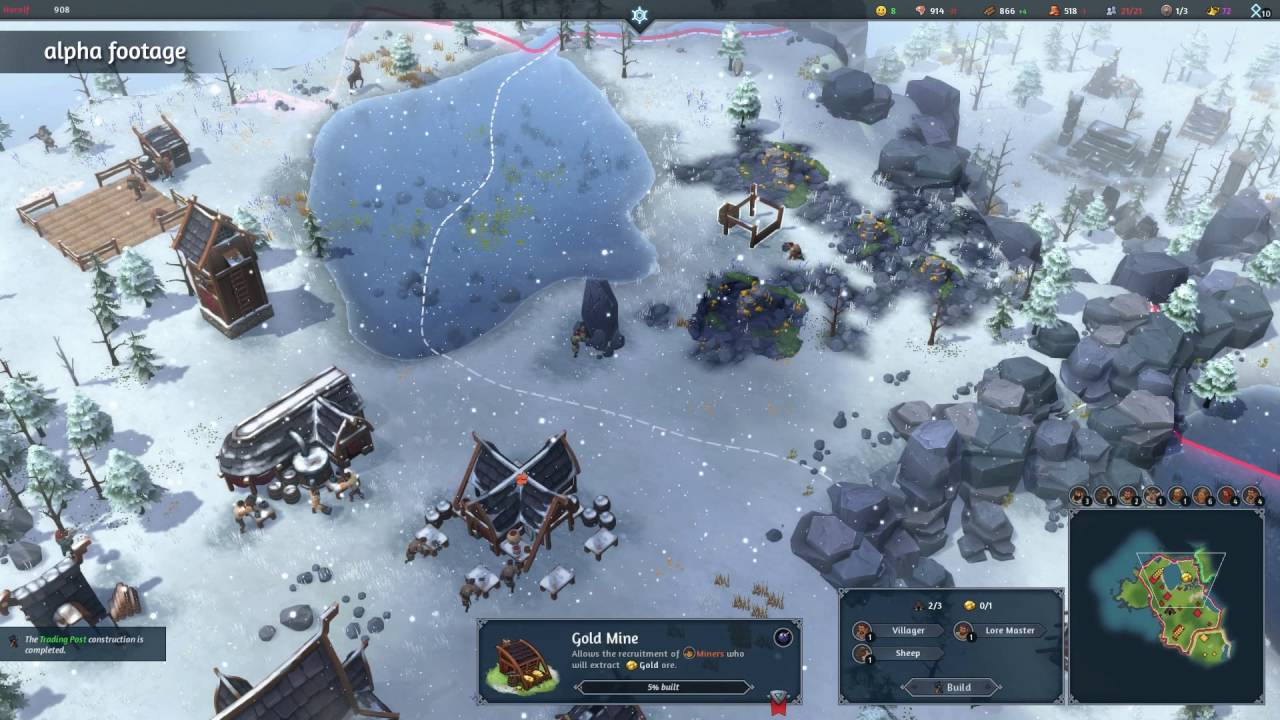Screen dimensions: 1280x720
Task: Click the bomb icon to destroy Gold Mine
Action: click(x=783, y=638)
